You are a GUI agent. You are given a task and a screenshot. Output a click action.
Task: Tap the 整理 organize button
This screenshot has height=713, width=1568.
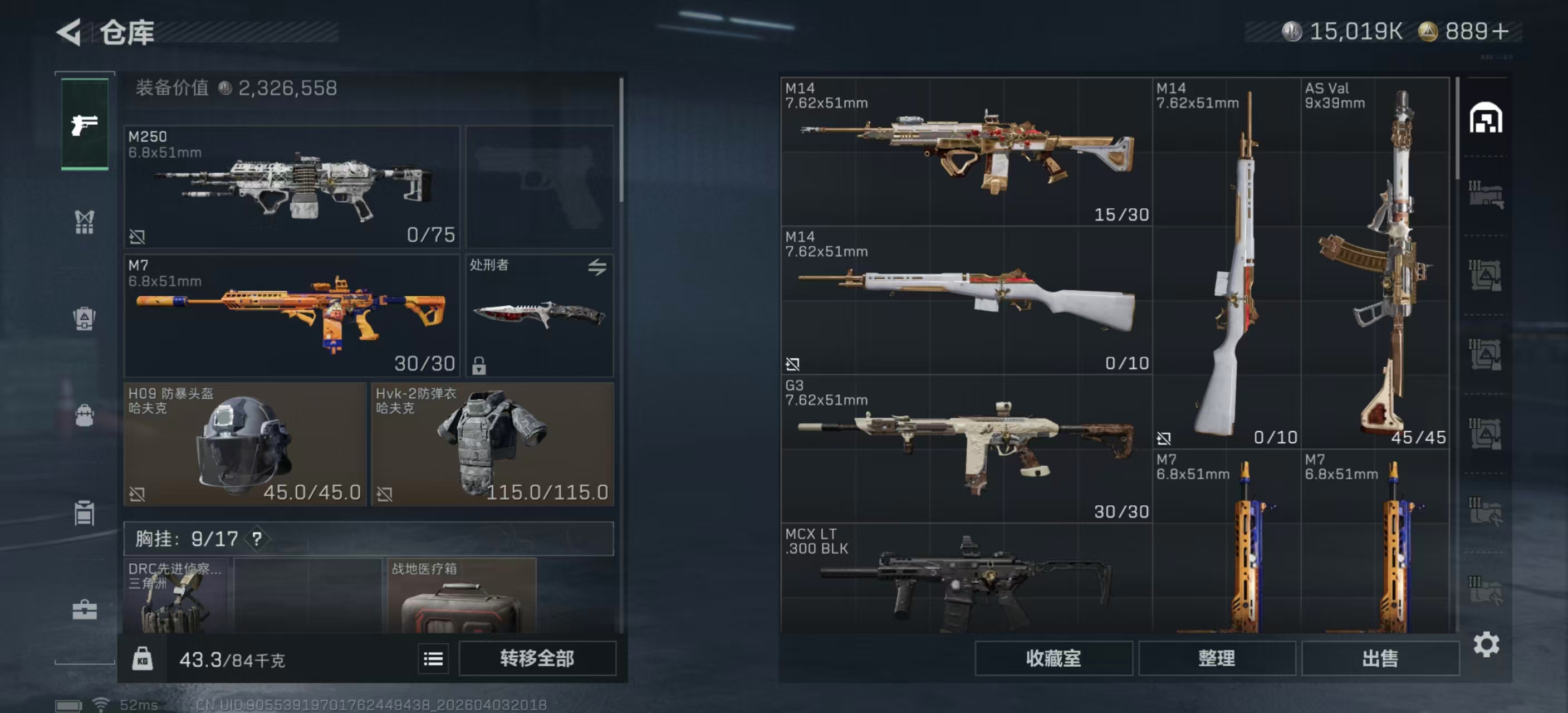tap(1216, 658)
